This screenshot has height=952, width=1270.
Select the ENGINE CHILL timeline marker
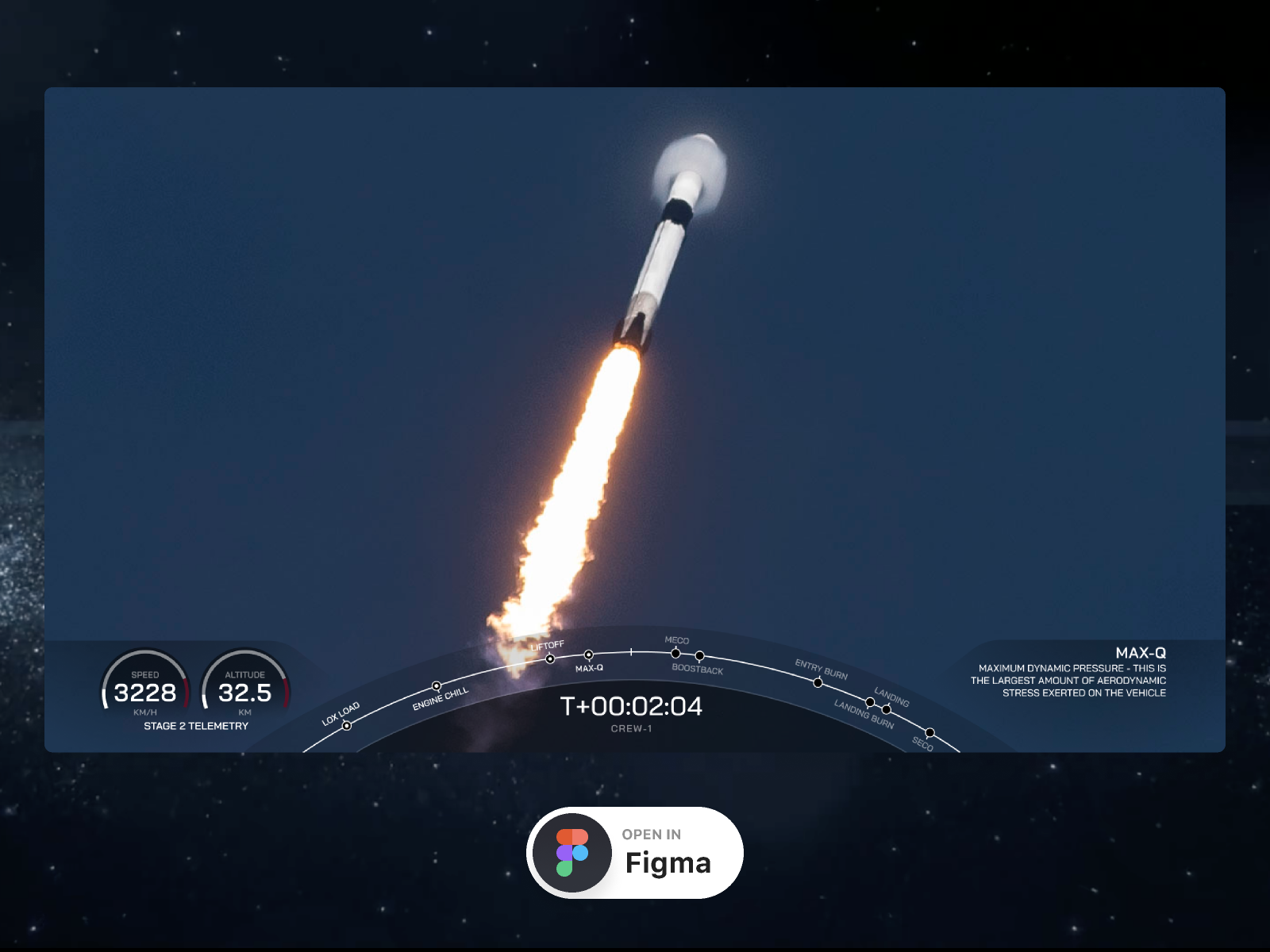[x=436, y=686]
